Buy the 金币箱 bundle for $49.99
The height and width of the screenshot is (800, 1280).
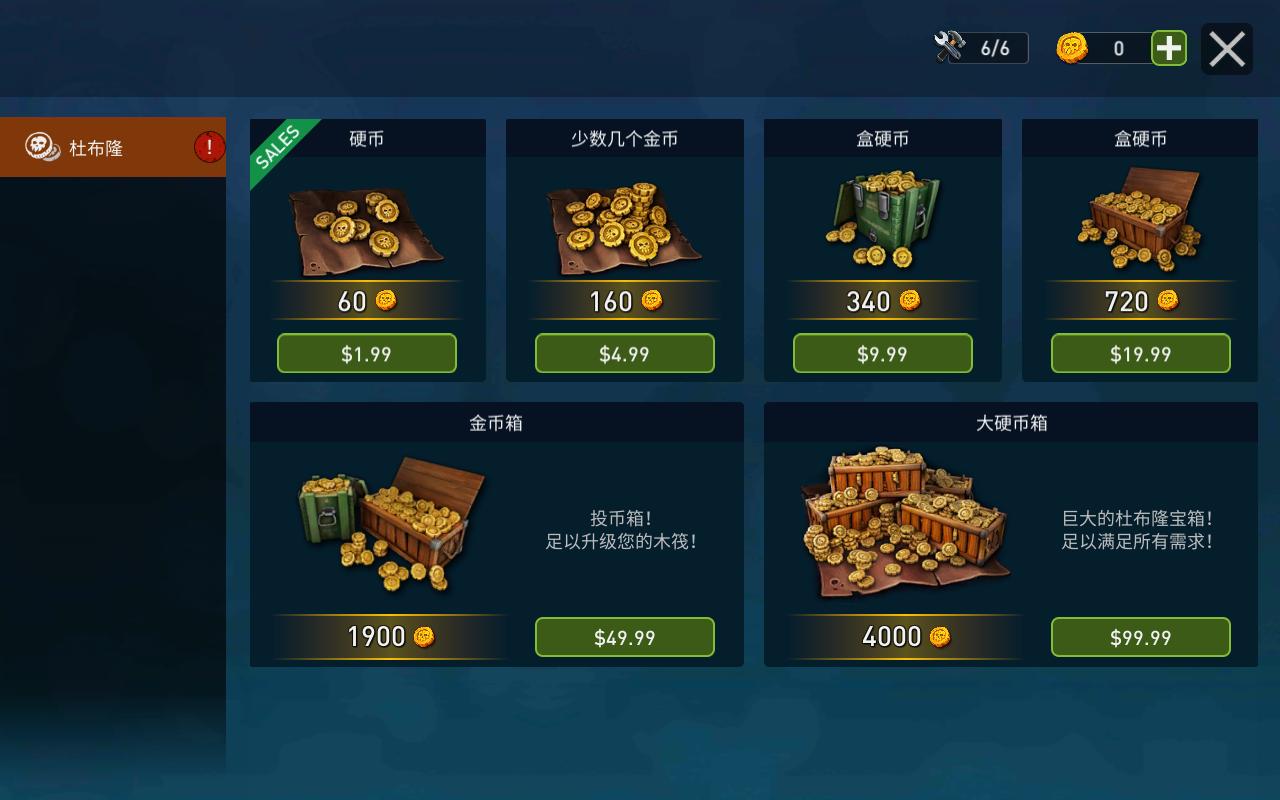pyautogui.click(x=625, y=638)
